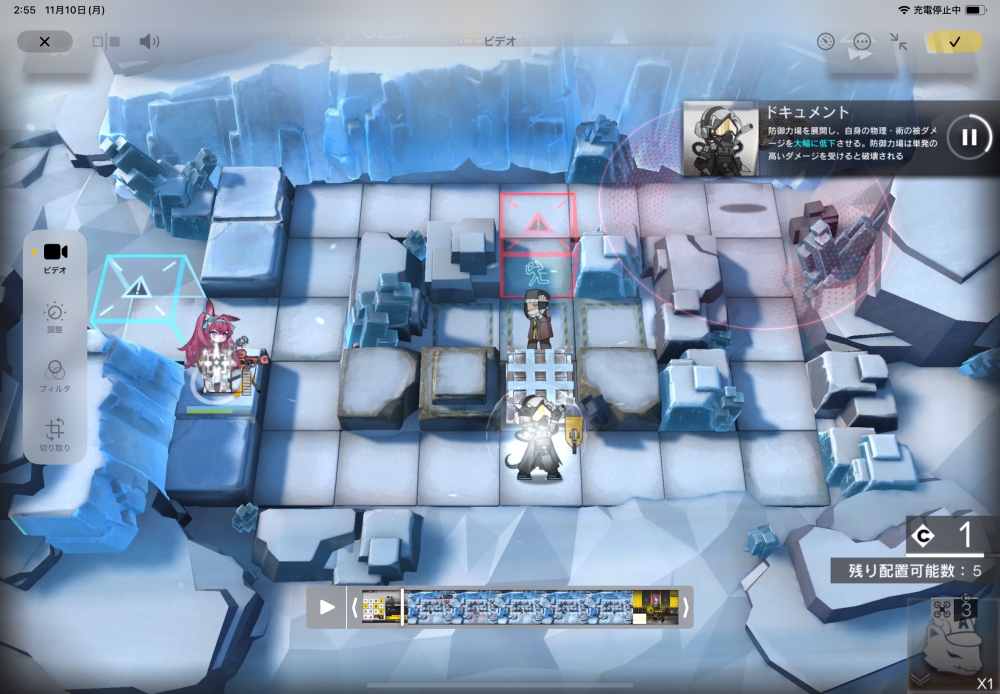Confirm edits with the yellow checkmark button
1000x694 pixels.
click(x=954, y=42)
